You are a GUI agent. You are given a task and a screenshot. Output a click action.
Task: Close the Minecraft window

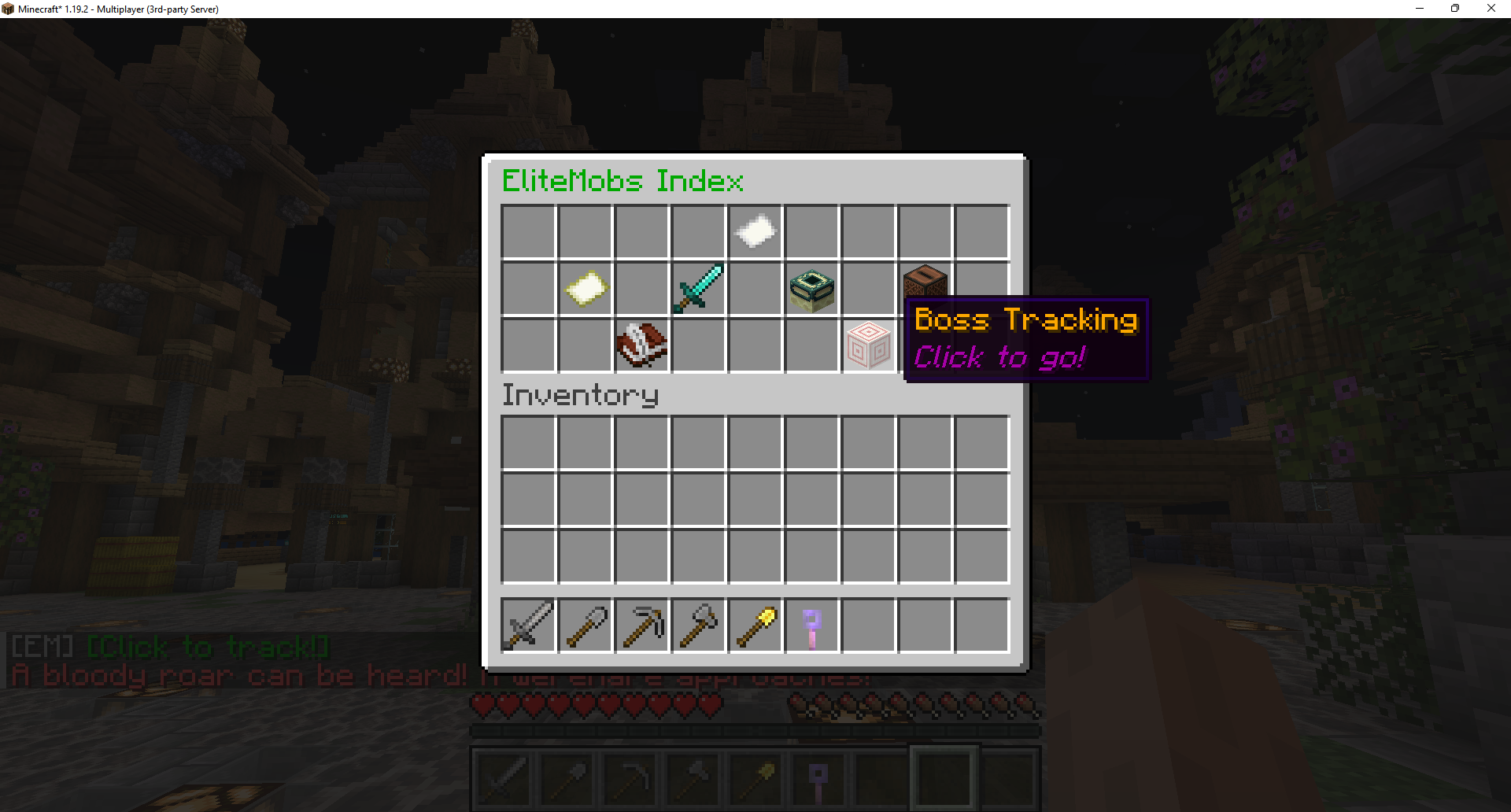coord(1491,9)
